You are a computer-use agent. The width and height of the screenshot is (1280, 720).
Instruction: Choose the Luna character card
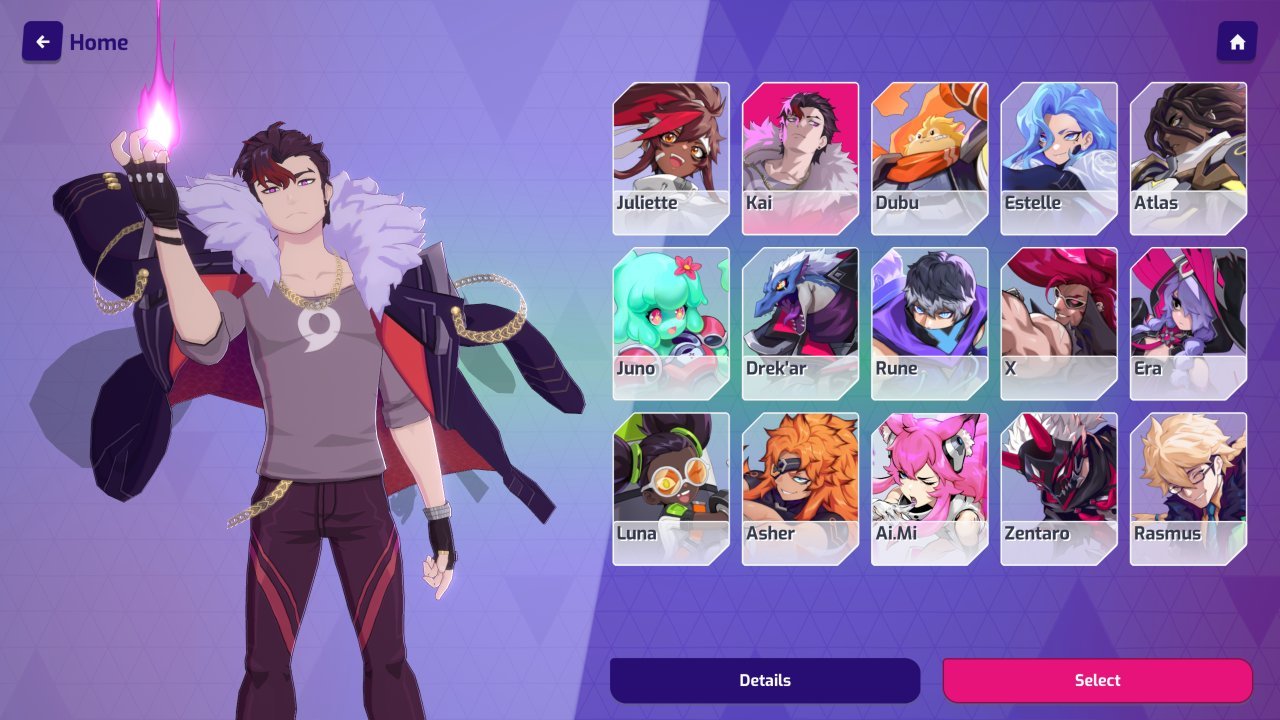671,488
